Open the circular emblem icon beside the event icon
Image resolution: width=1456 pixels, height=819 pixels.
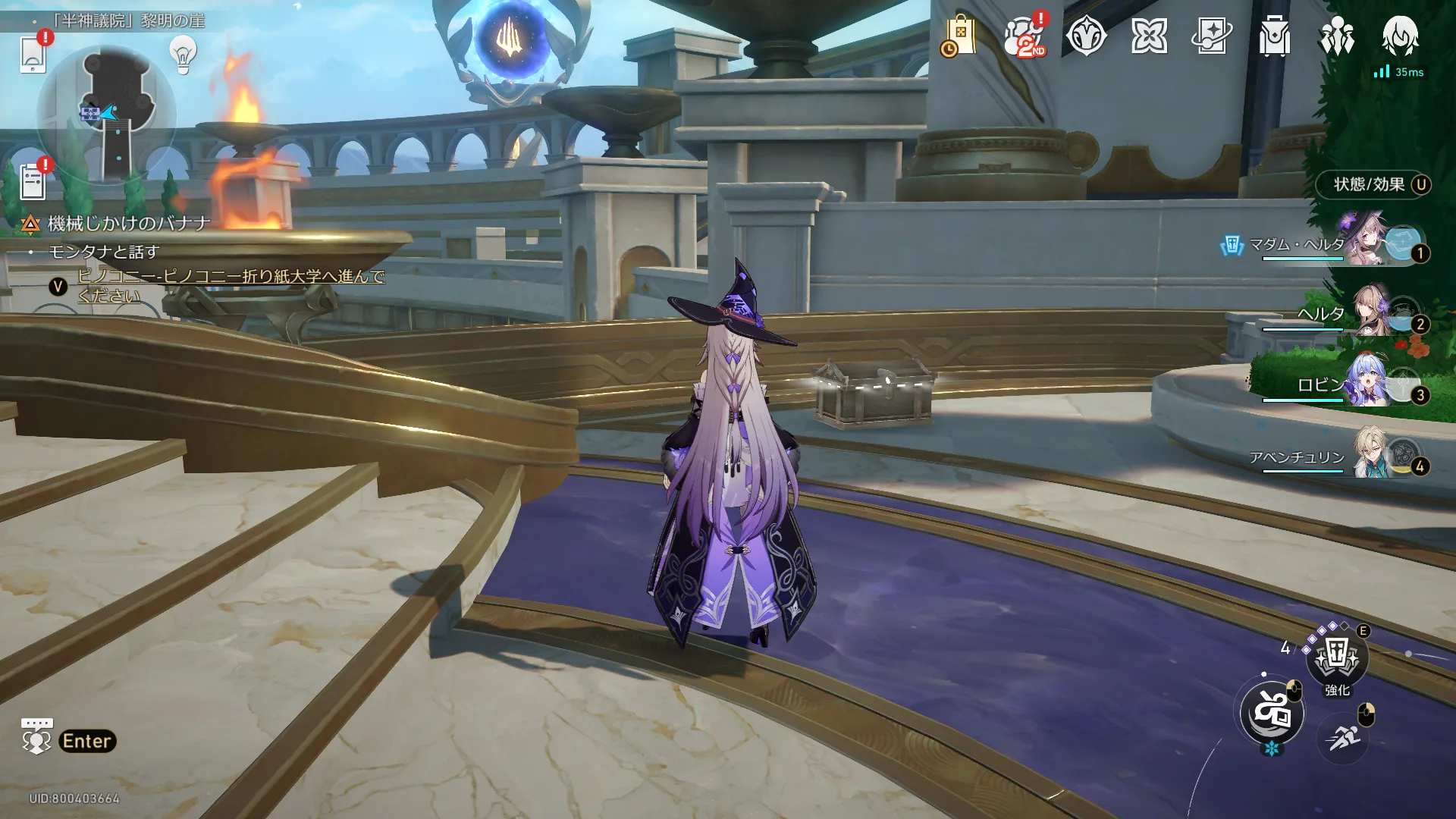(1086, 36)
